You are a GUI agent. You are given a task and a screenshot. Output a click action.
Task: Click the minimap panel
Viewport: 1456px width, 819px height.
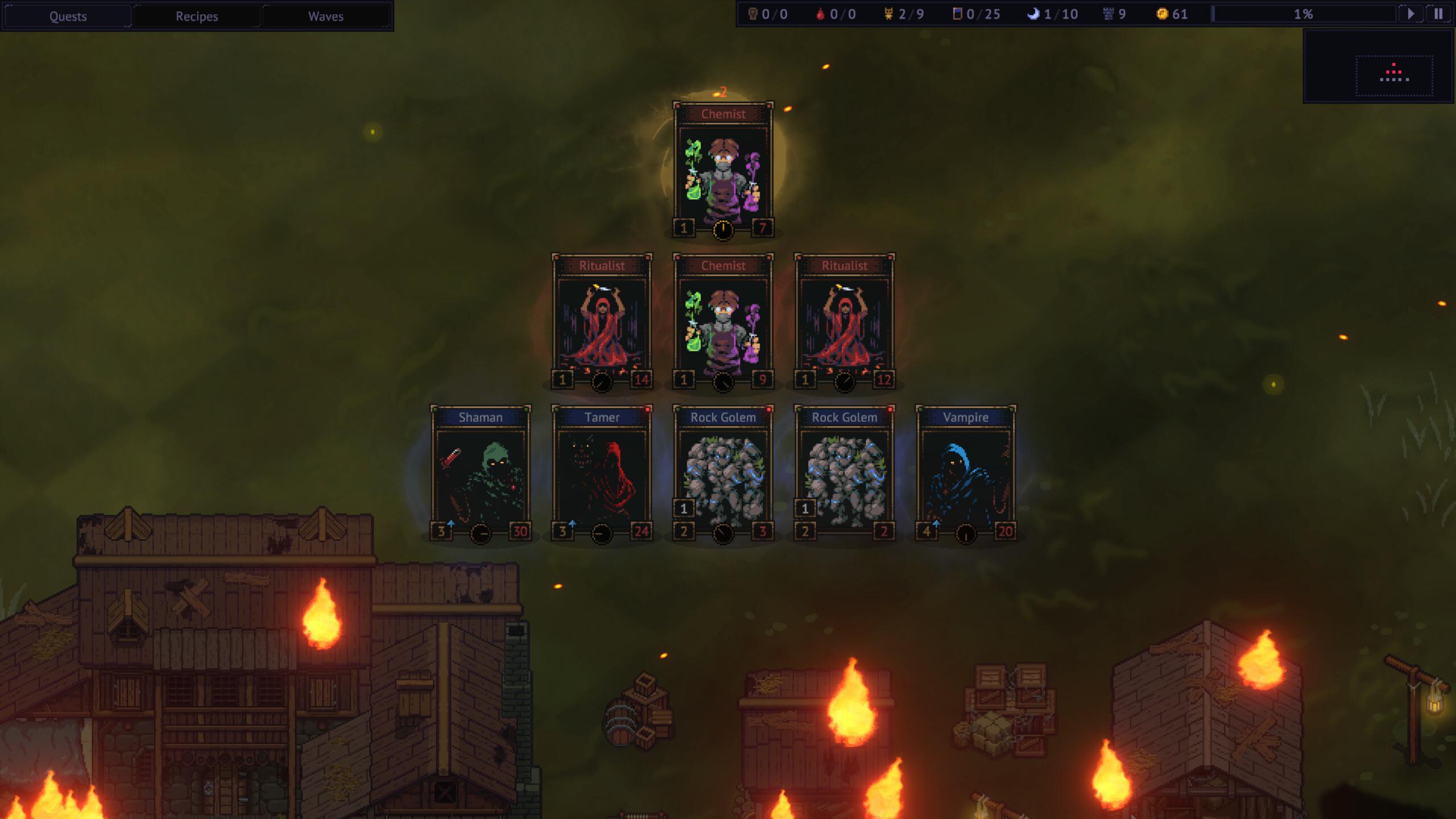click(1379, 67)
